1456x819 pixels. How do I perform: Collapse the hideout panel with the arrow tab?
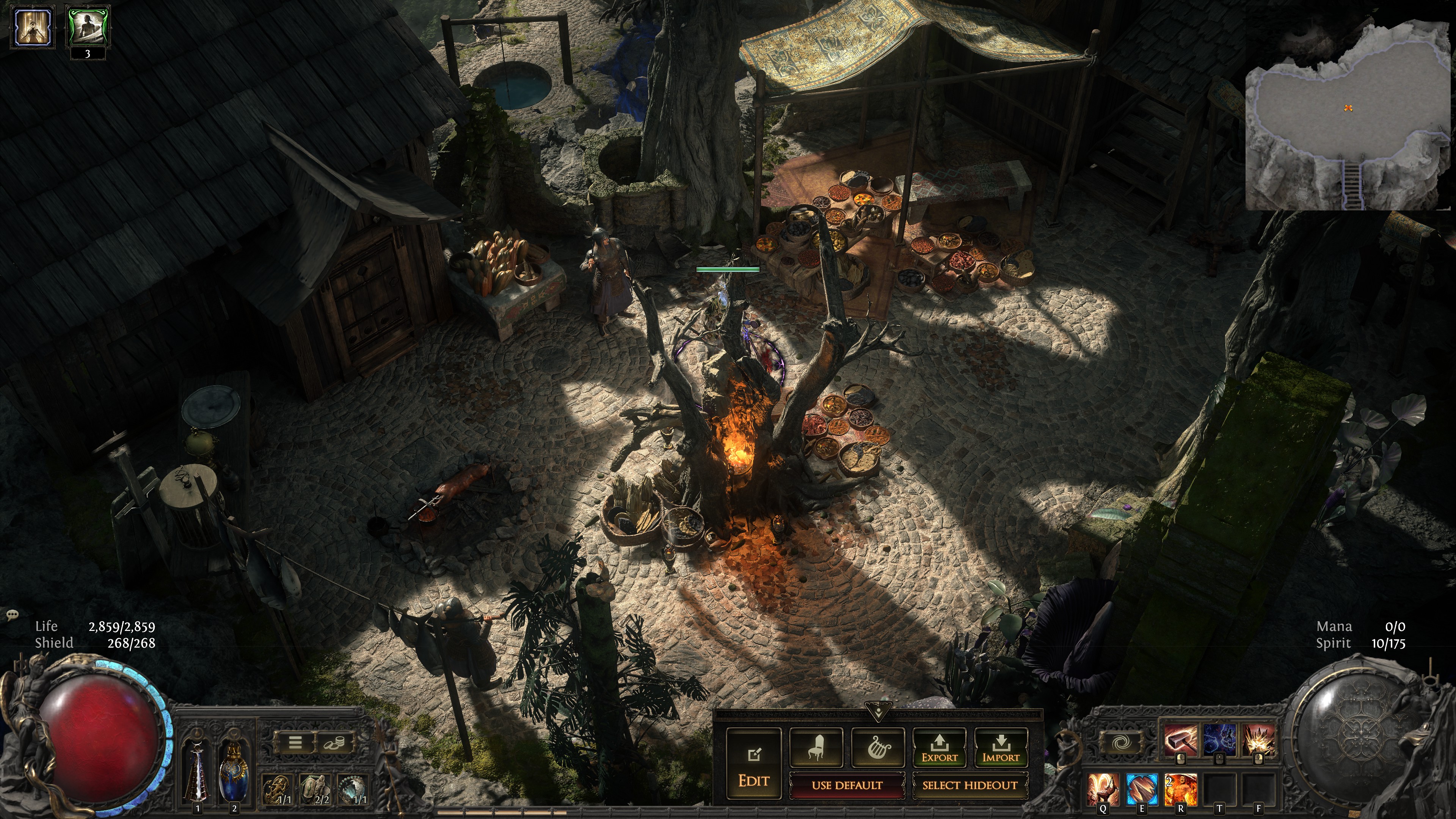[878, 711]
